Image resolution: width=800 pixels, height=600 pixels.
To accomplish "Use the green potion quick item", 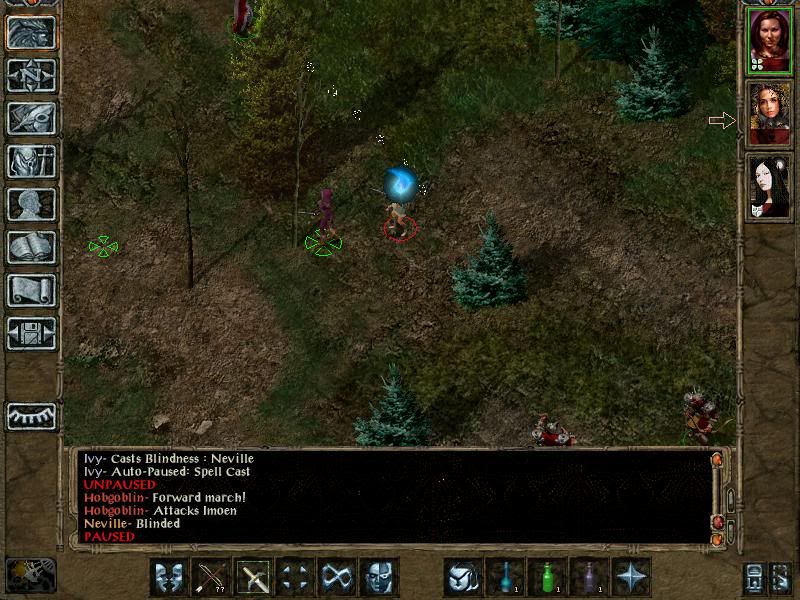I will [x=547, y=577].
